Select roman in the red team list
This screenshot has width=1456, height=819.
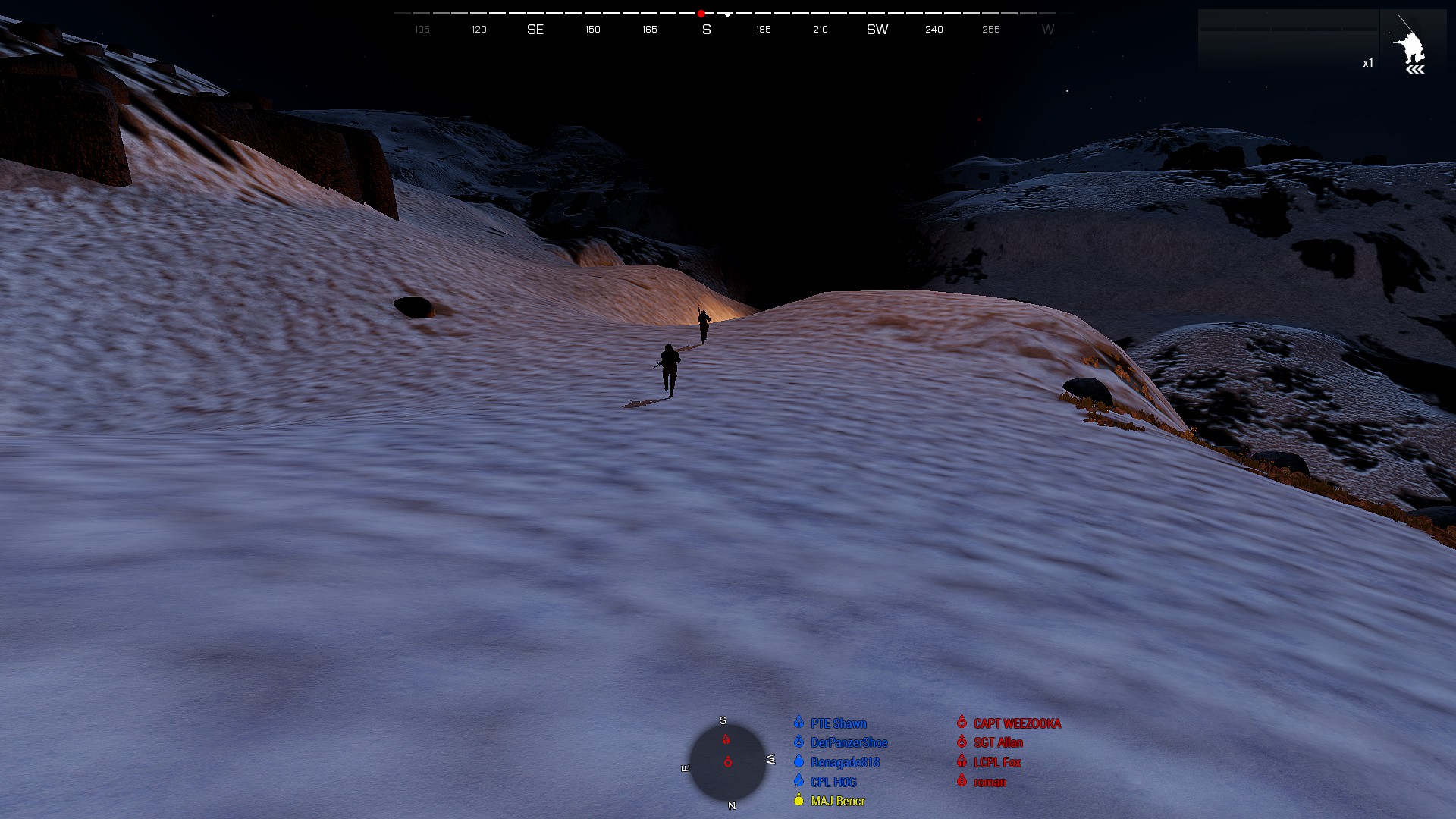pyautogui.click(x=990, y=782)
